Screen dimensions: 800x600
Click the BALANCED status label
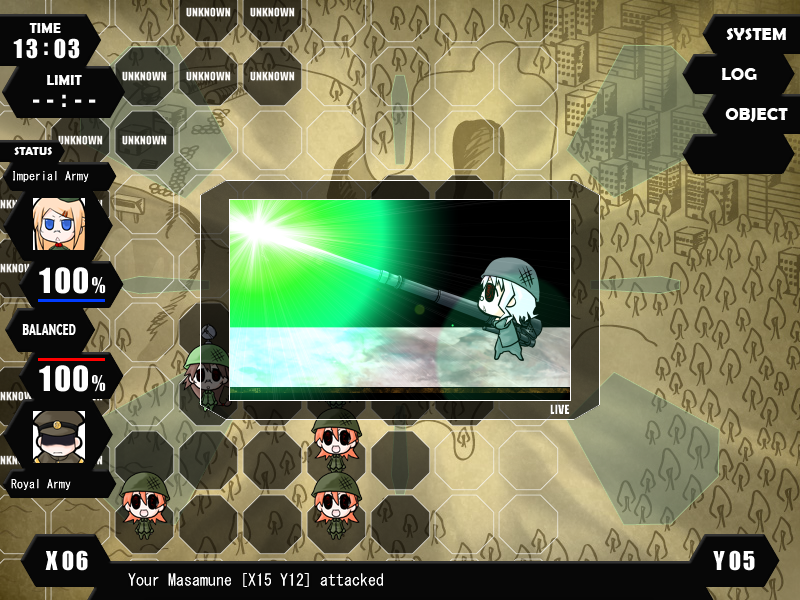50,330
